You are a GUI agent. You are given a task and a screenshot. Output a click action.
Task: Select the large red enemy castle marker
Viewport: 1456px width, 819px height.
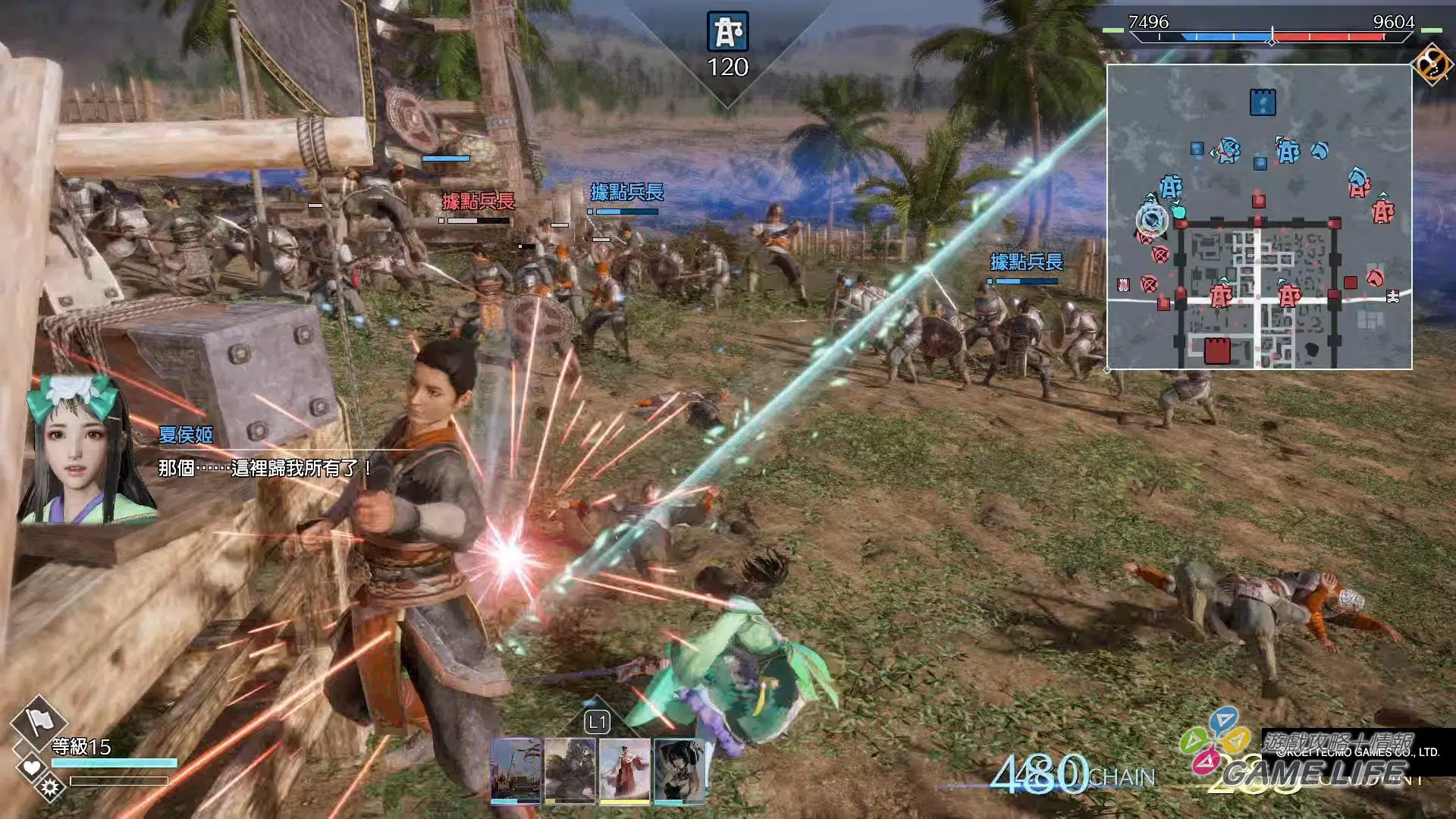click(x=1217, y=351)
